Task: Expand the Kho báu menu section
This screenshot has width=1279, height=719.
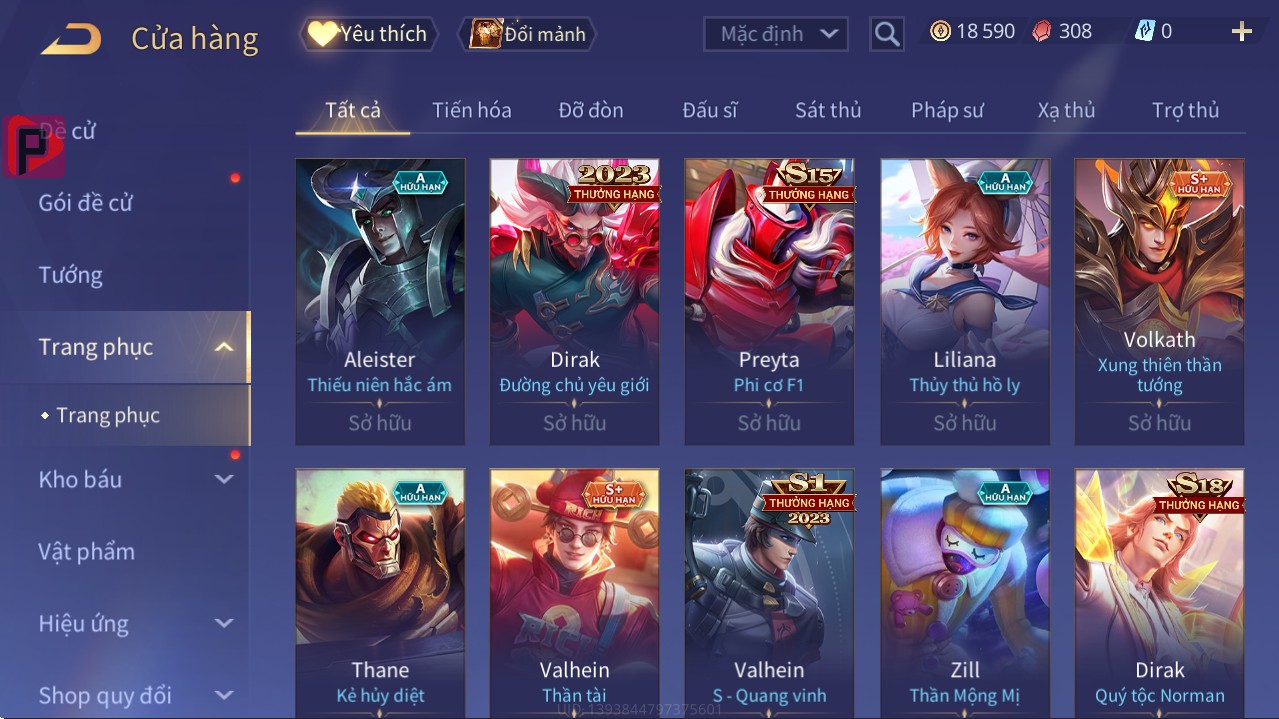Action: click(x=135, y=479)
